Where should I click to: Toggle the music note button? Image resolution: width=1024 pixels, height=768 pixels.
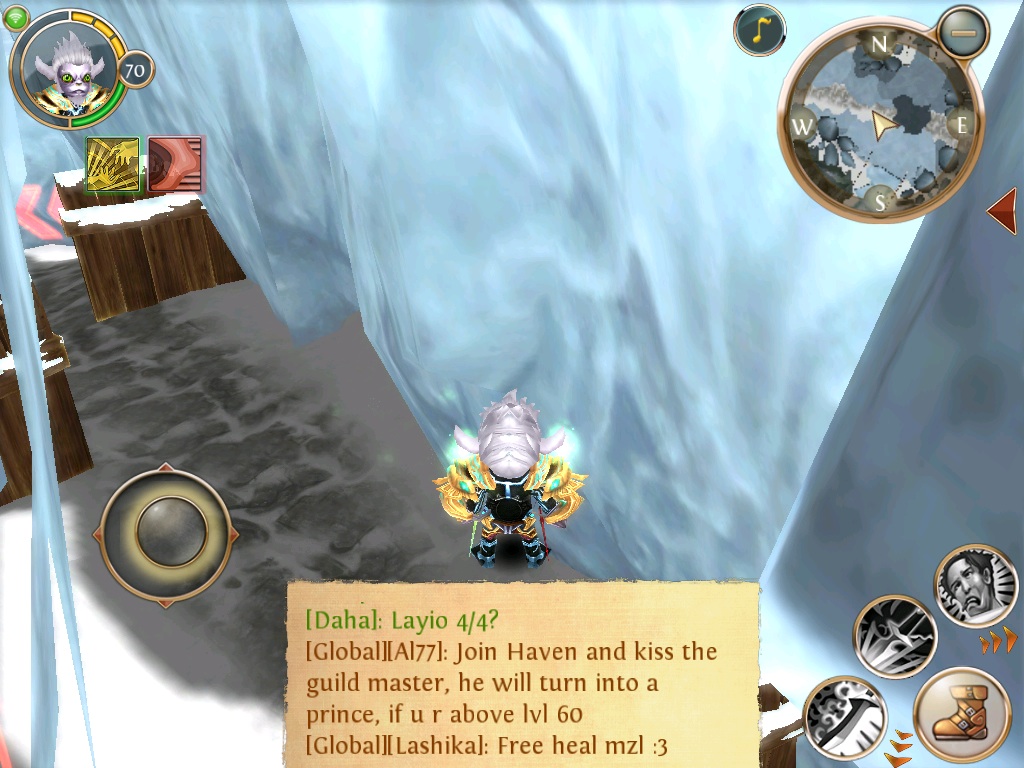pyautogui.click(x=759, y=30)
